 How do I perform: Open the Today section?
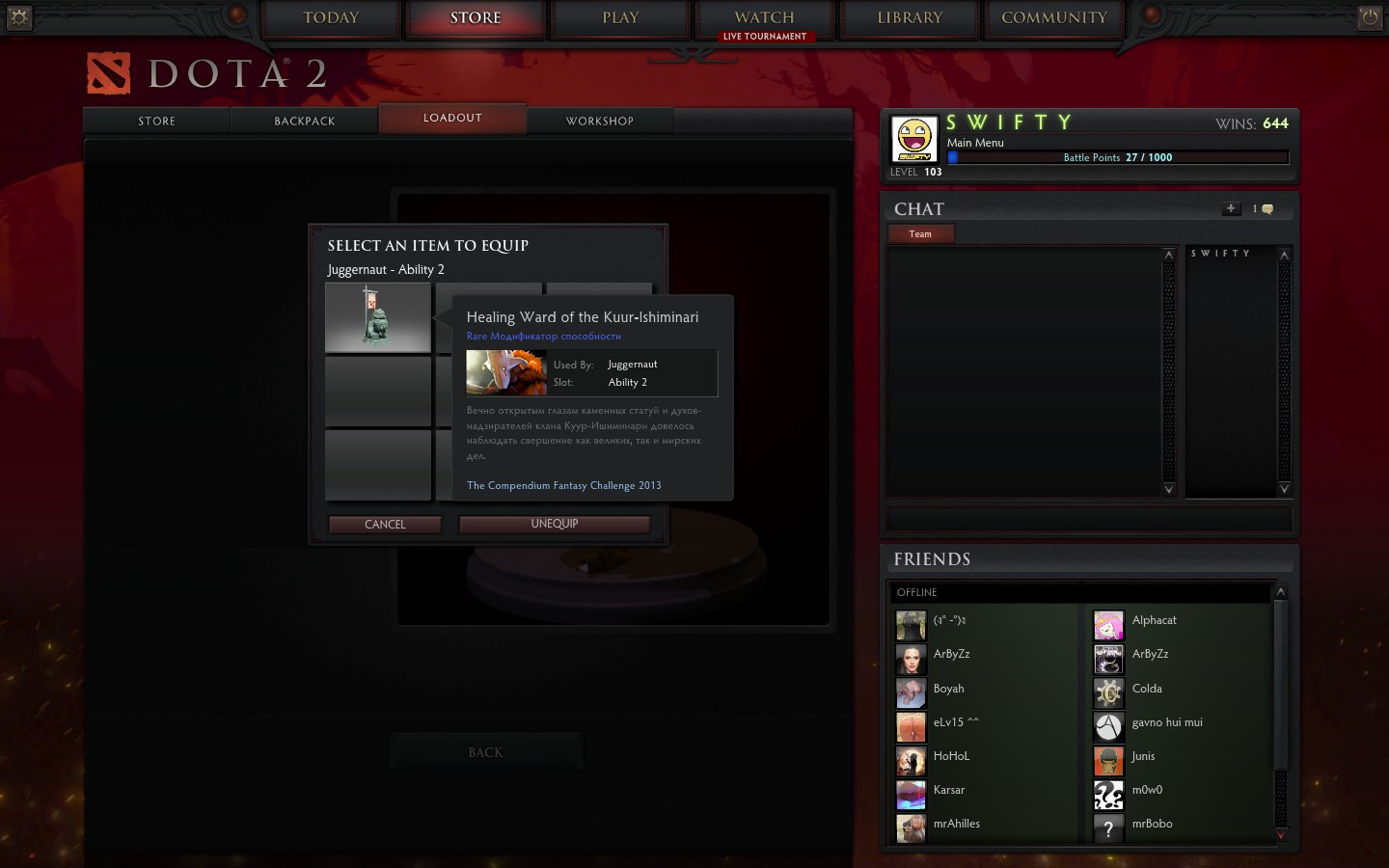[331, 18]
